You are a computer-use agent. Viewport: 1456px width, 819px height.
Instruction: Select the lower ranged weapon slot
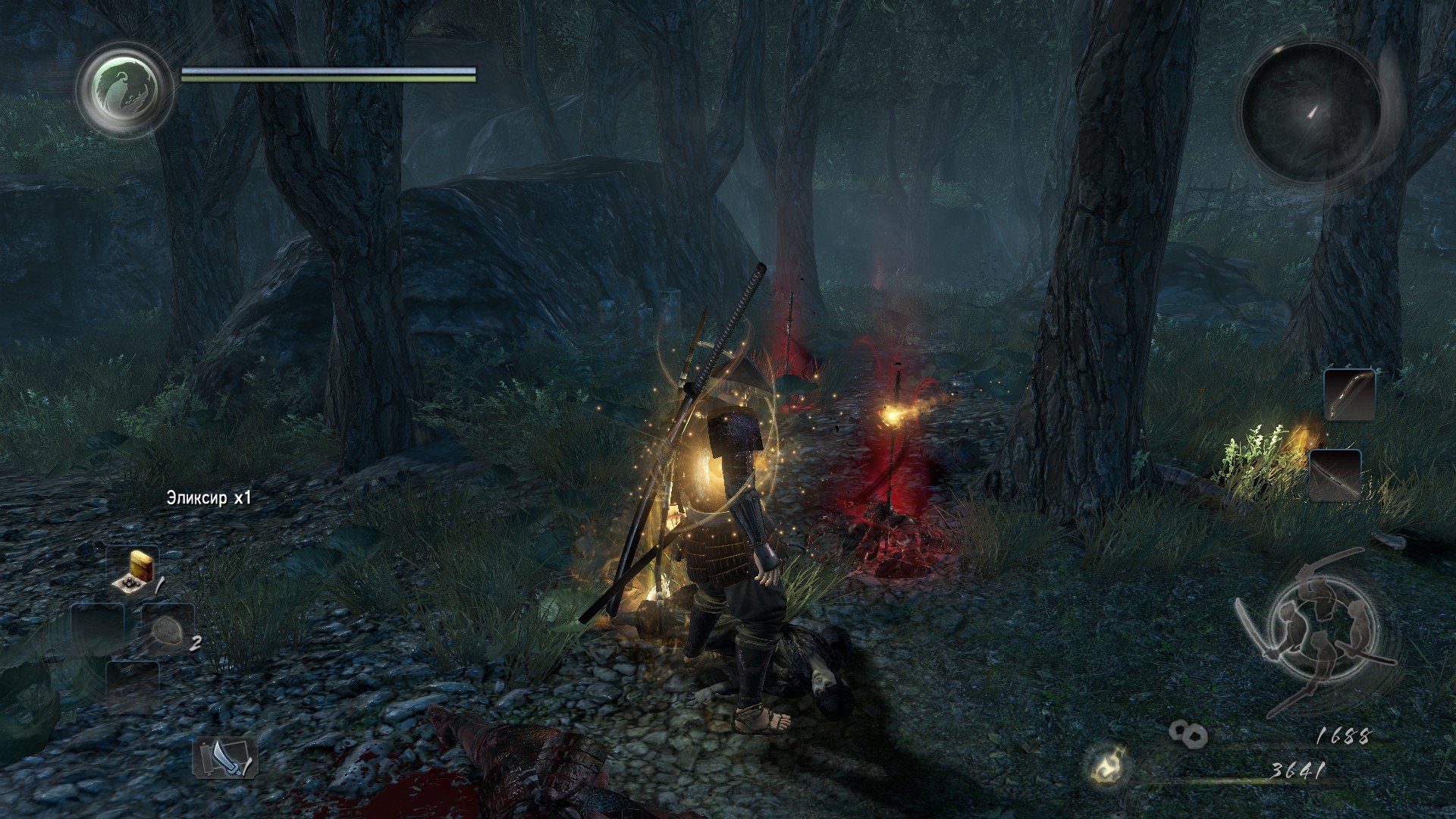[x=1335, y=474]
